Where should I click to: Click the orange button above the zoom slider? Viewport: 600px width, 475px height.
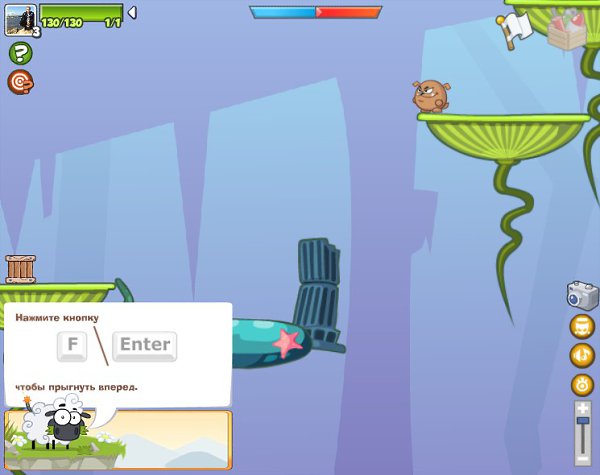582,384
